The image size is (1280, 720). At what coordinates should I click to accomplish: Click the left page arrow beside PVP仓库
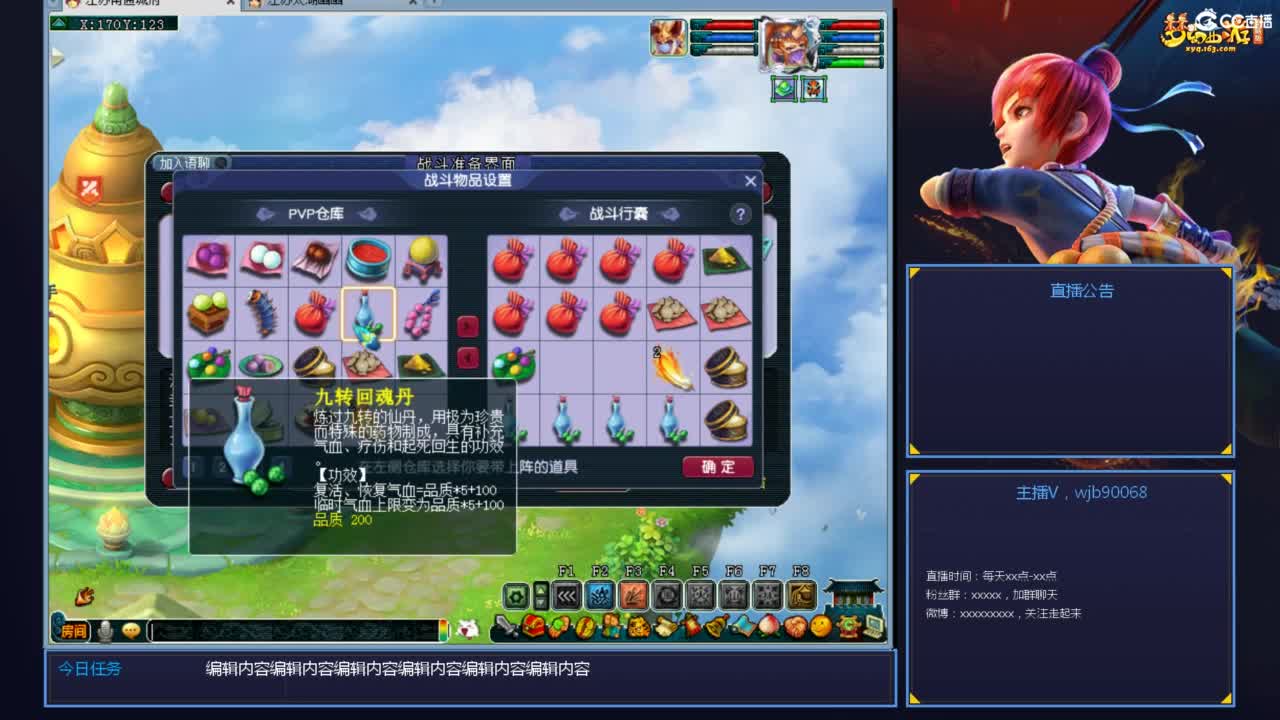(x=264, y=214)
